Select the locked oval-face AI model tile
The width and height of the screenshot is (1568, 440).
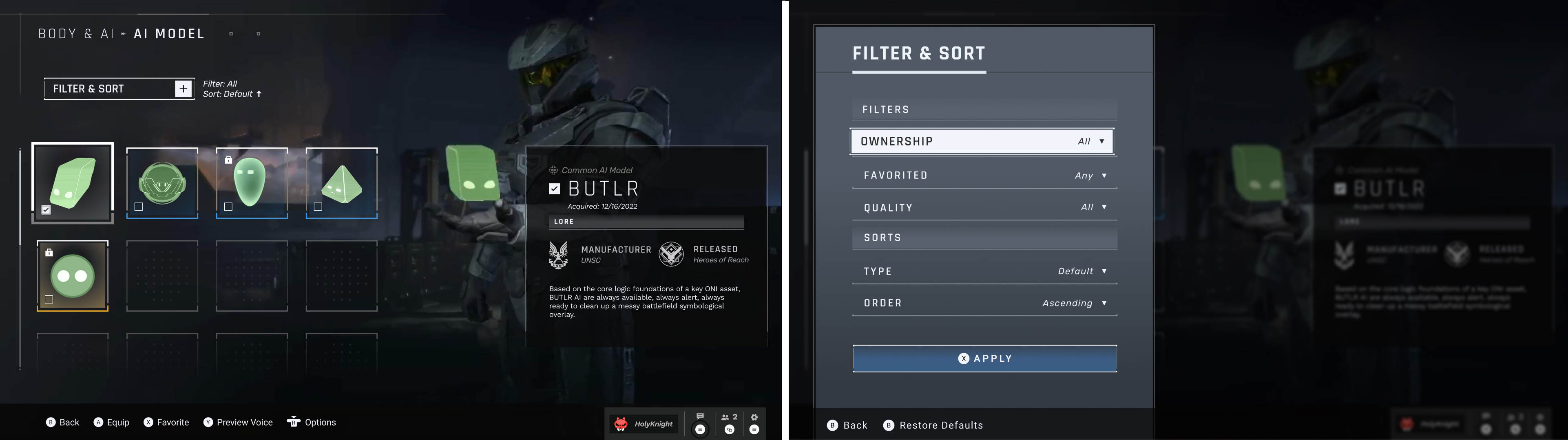251,183
